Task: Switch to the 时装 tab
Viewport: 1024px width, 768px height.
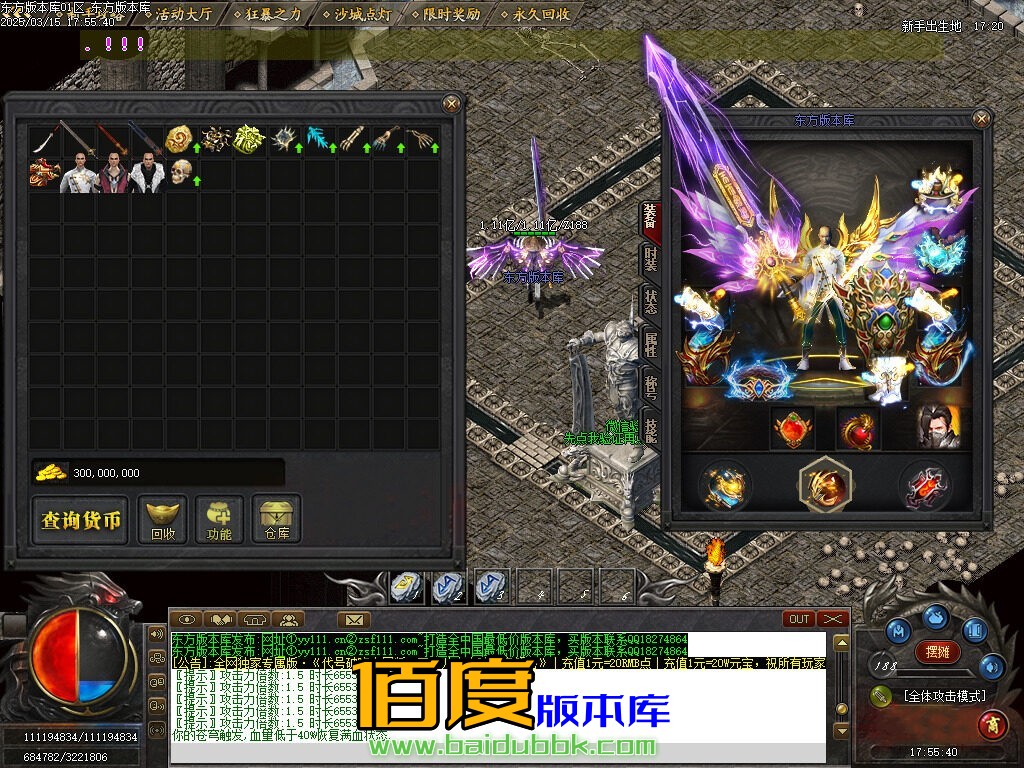Action: click(651, 260)
